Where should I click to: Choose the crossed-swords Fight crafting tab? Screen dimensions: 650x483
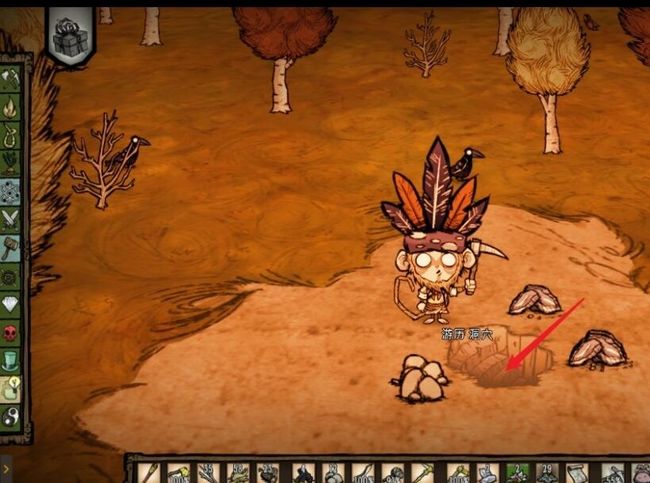13,217
